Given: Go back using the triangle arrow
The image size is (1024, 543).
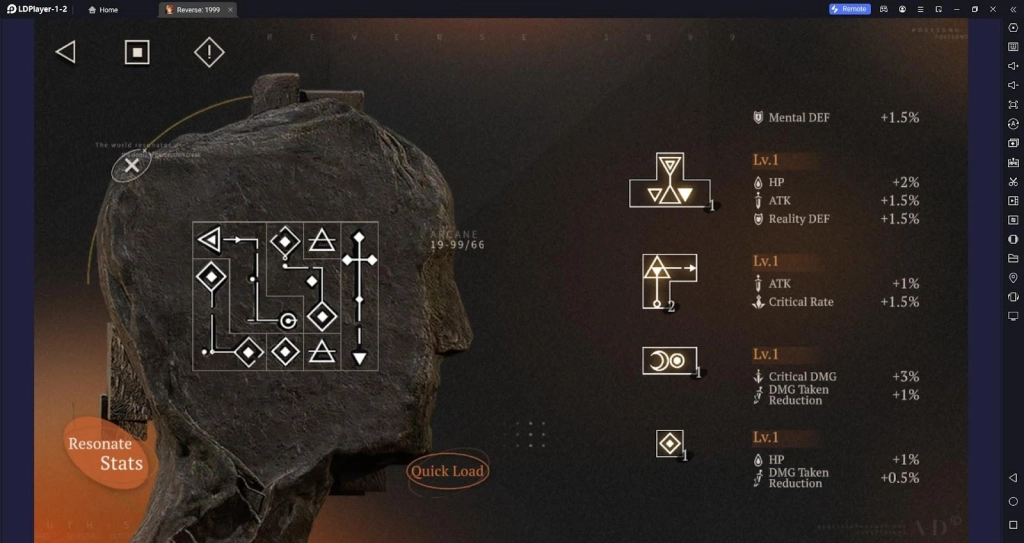Looking at the screenshot, I should (66, 52).
